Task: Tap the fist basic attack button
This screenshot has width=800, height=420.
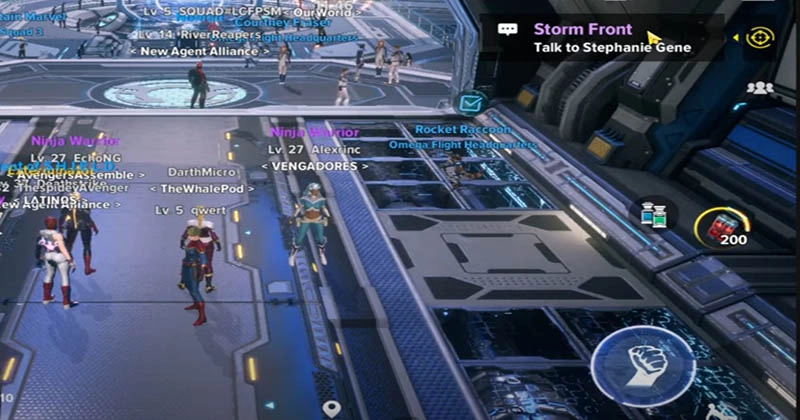Action: tap(642, 362)
